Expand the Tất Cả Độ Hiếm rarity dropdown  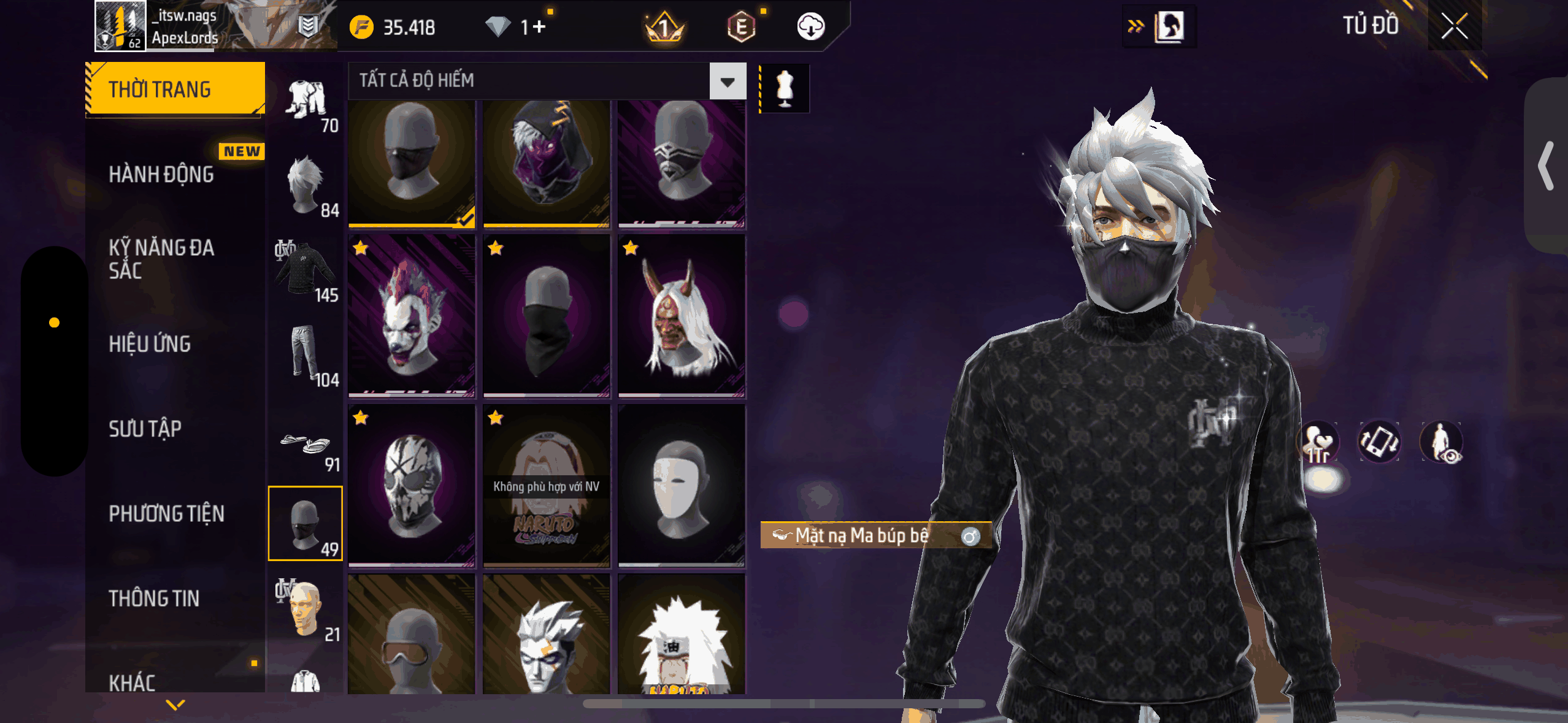tap(728, 81)
